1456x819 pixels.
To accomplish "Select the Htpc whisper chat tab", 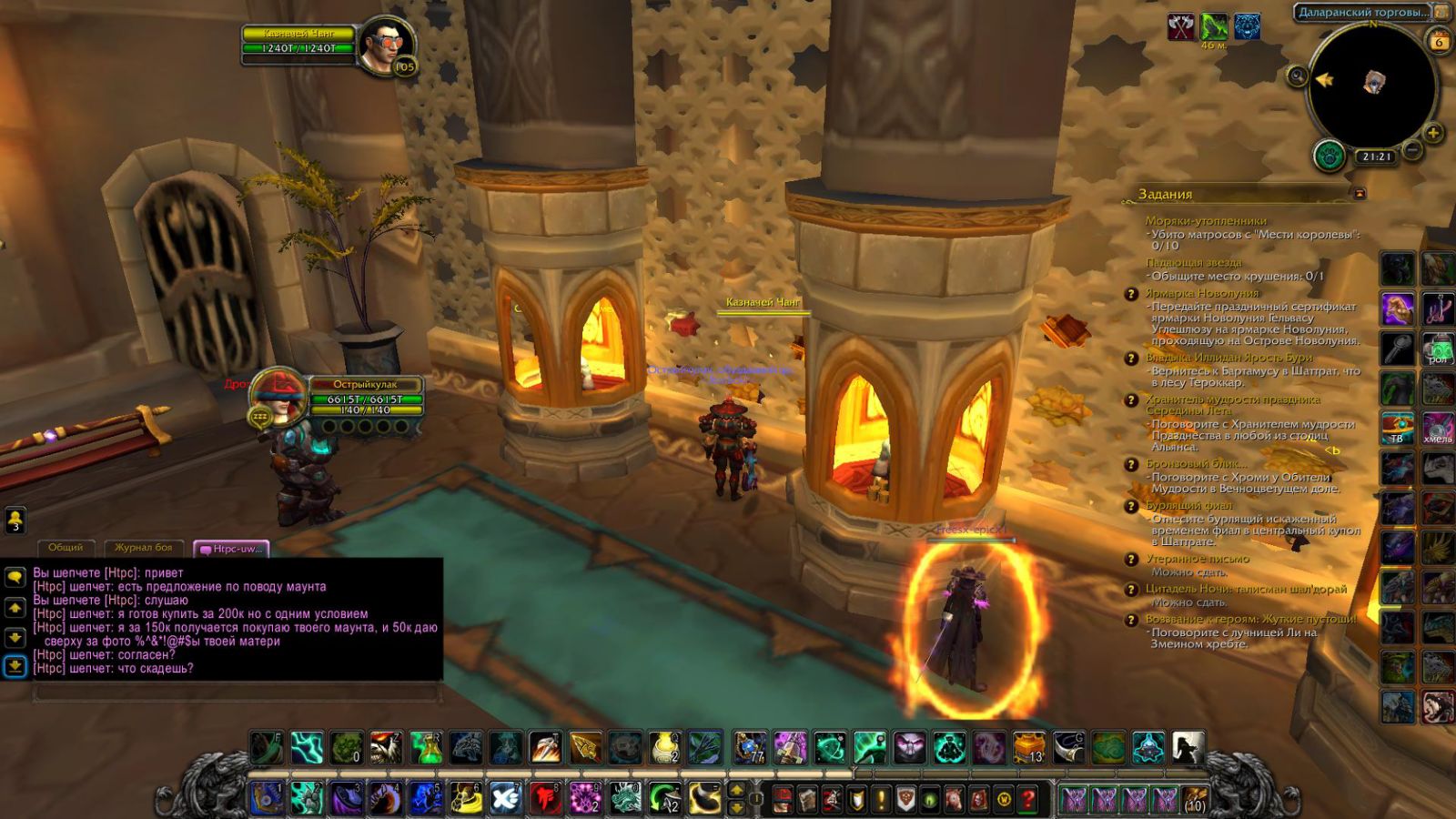I will (x=231, y=549).
